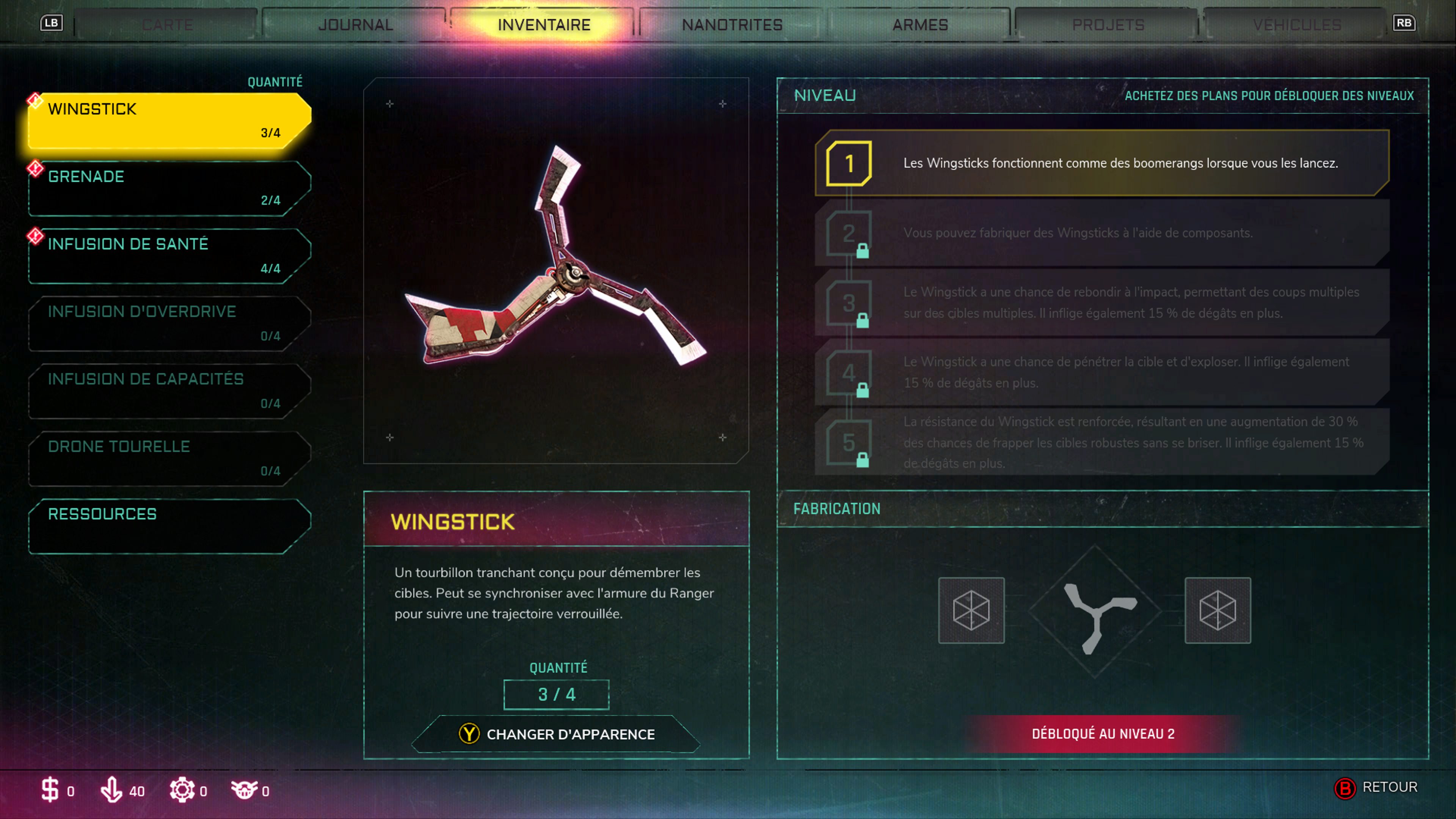The width and height of the screenshot is (1456, 819).
Task: Click Changer d'Apparence for the Wingstick
Action: coord(556,734)
